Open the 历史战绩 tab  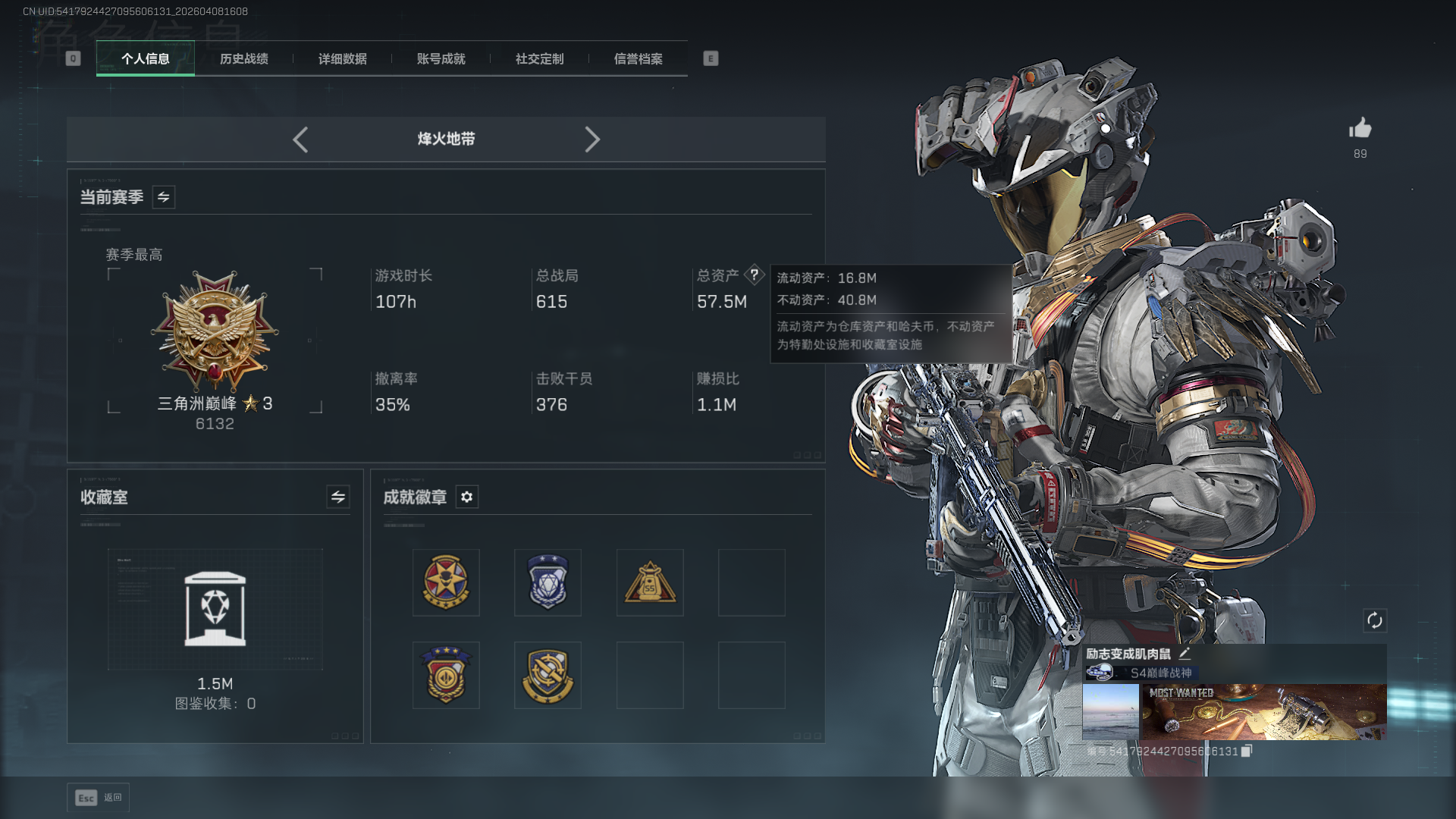[243, 58]
